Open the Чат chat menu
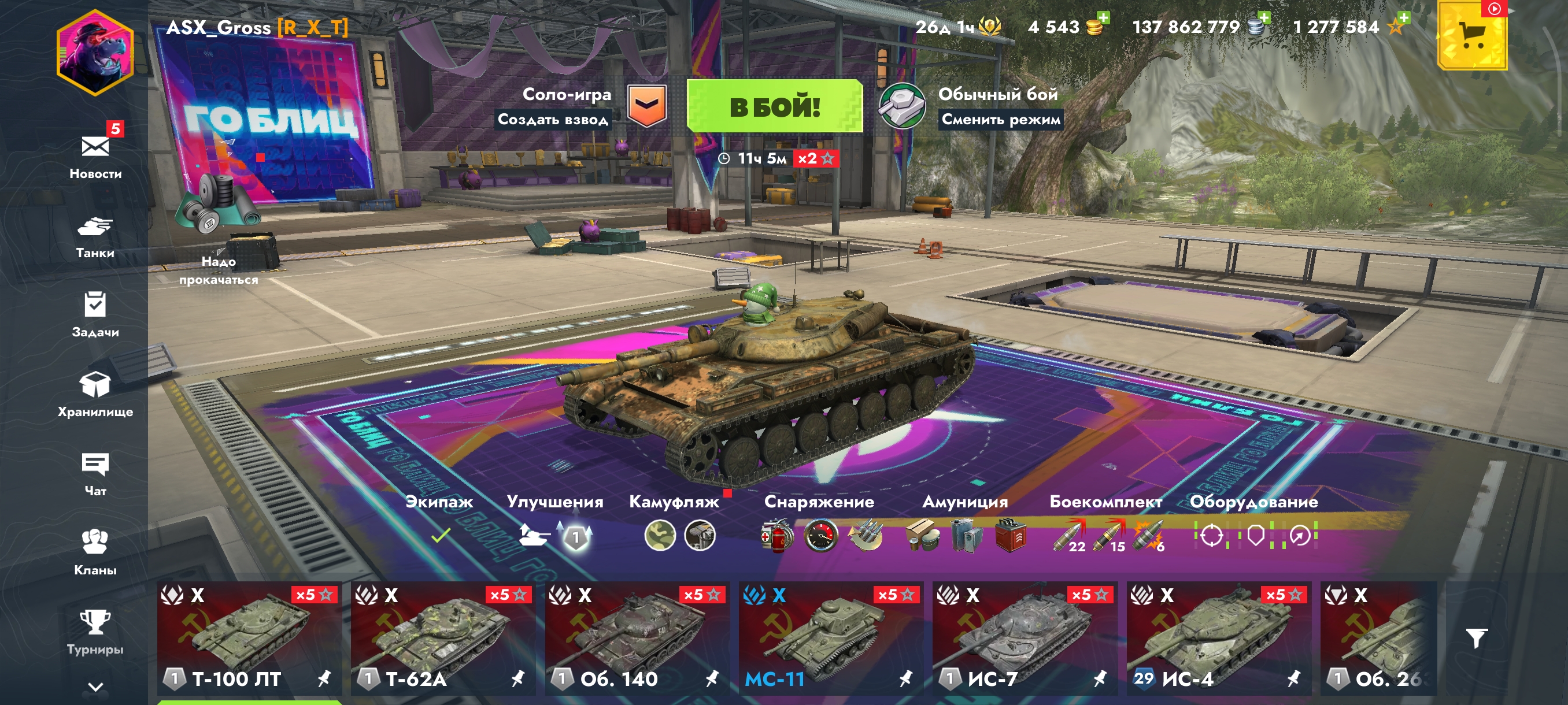Image resolution: width=1568 pixels, height=705 pixels. [x=95, y=474]
